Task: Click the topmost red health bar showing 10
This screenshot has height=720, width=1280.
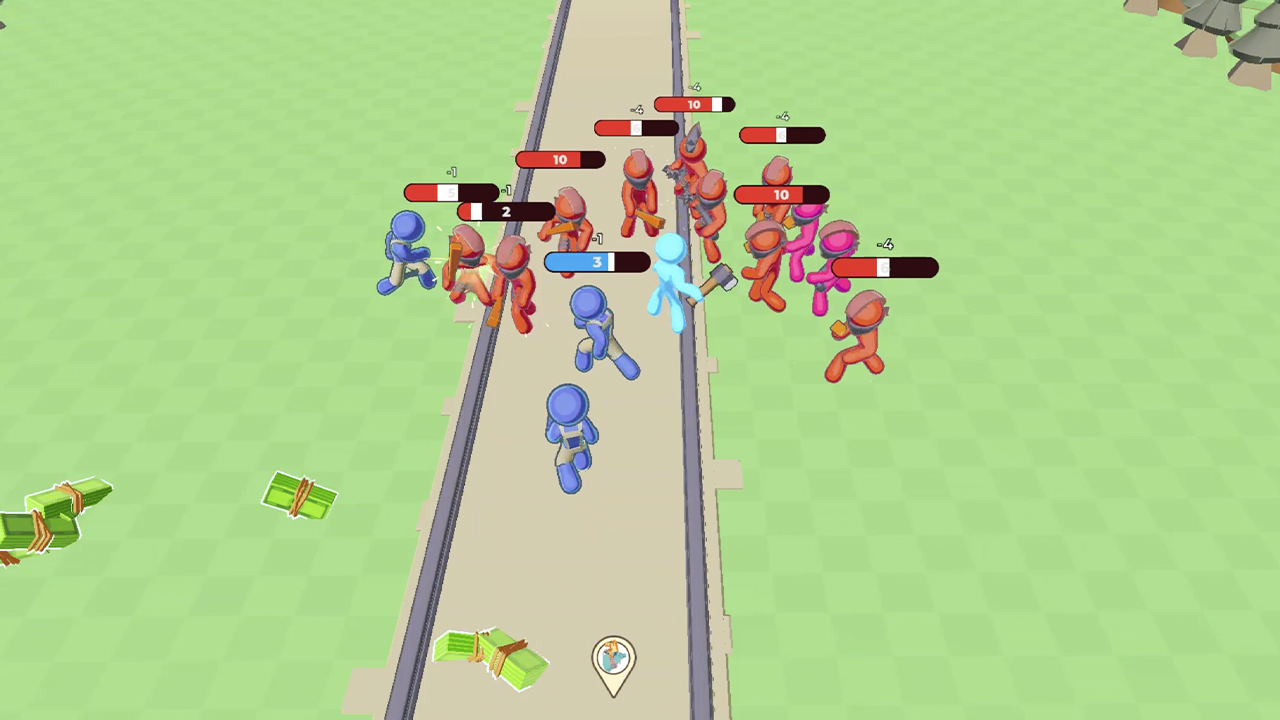Action: pyautogui.click(x=693, y=104)
